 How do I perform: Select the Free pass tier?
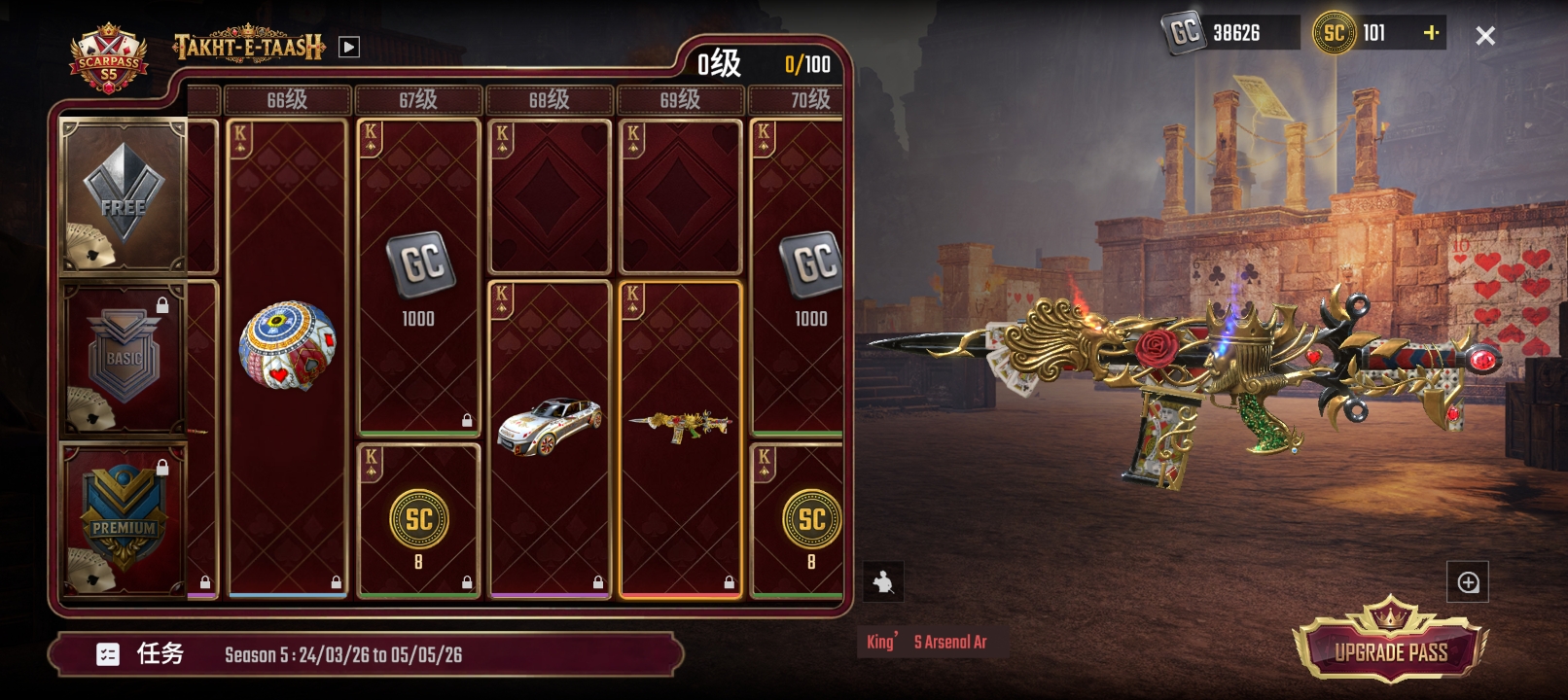click(x=124, y=196)
